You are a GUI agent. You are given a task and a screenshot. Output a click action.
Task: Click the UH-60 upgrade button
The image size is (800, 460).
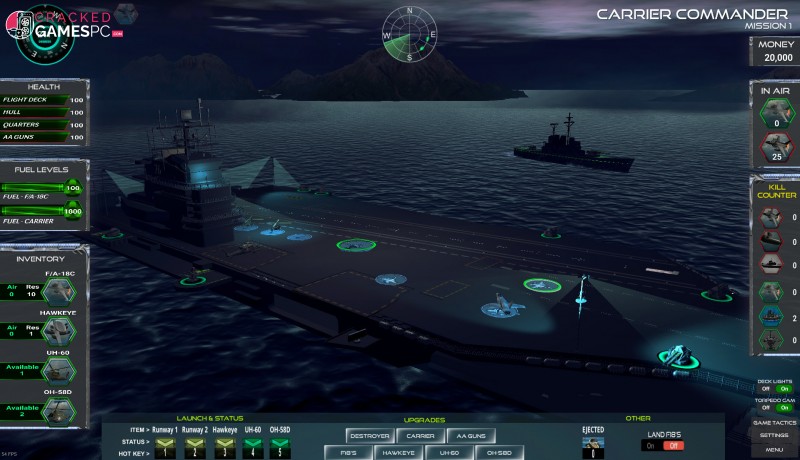point(449,452)
